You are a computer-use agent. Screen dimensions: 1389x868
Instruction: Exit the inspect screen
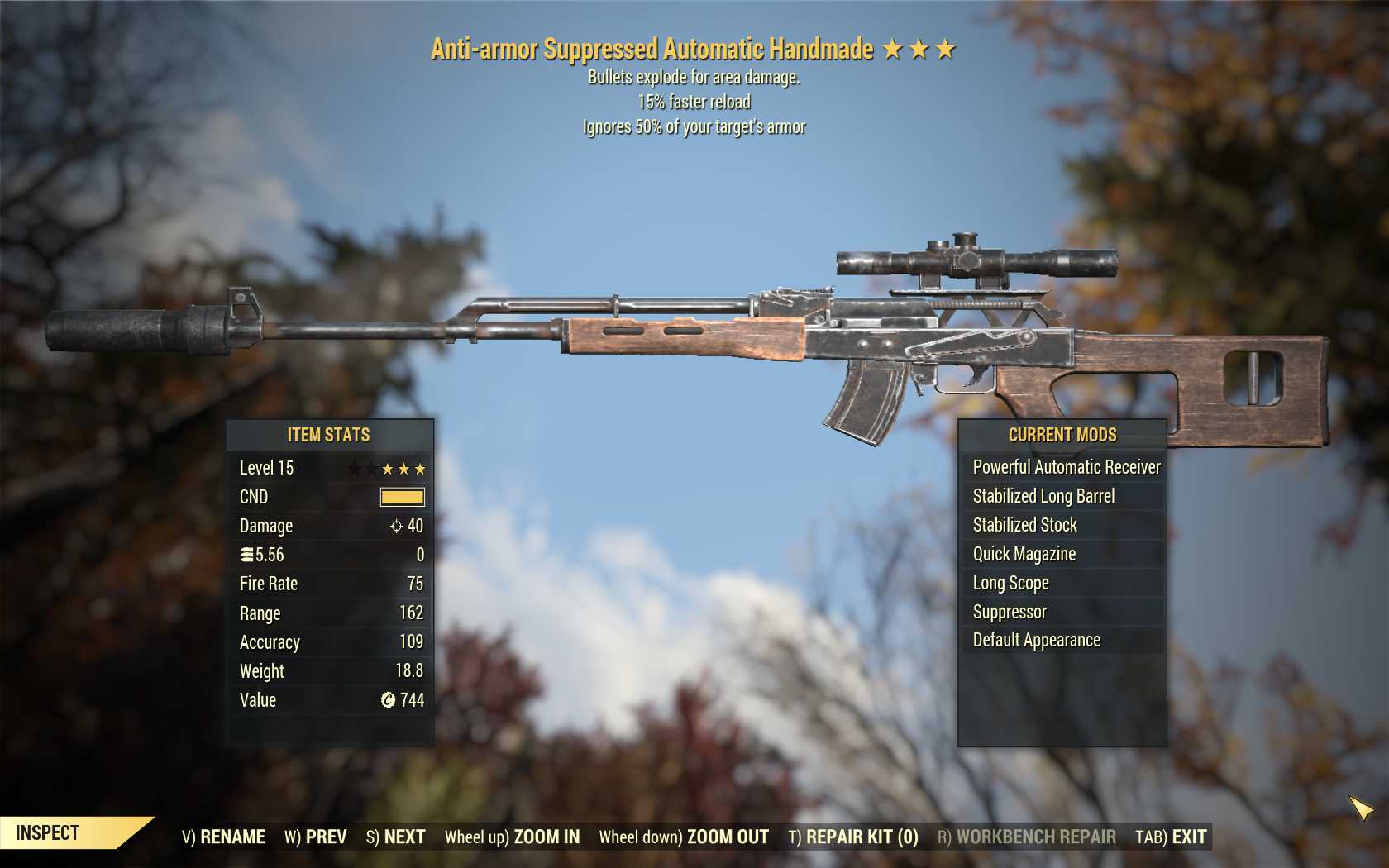pyautogui.click(x=1171, y=837)
